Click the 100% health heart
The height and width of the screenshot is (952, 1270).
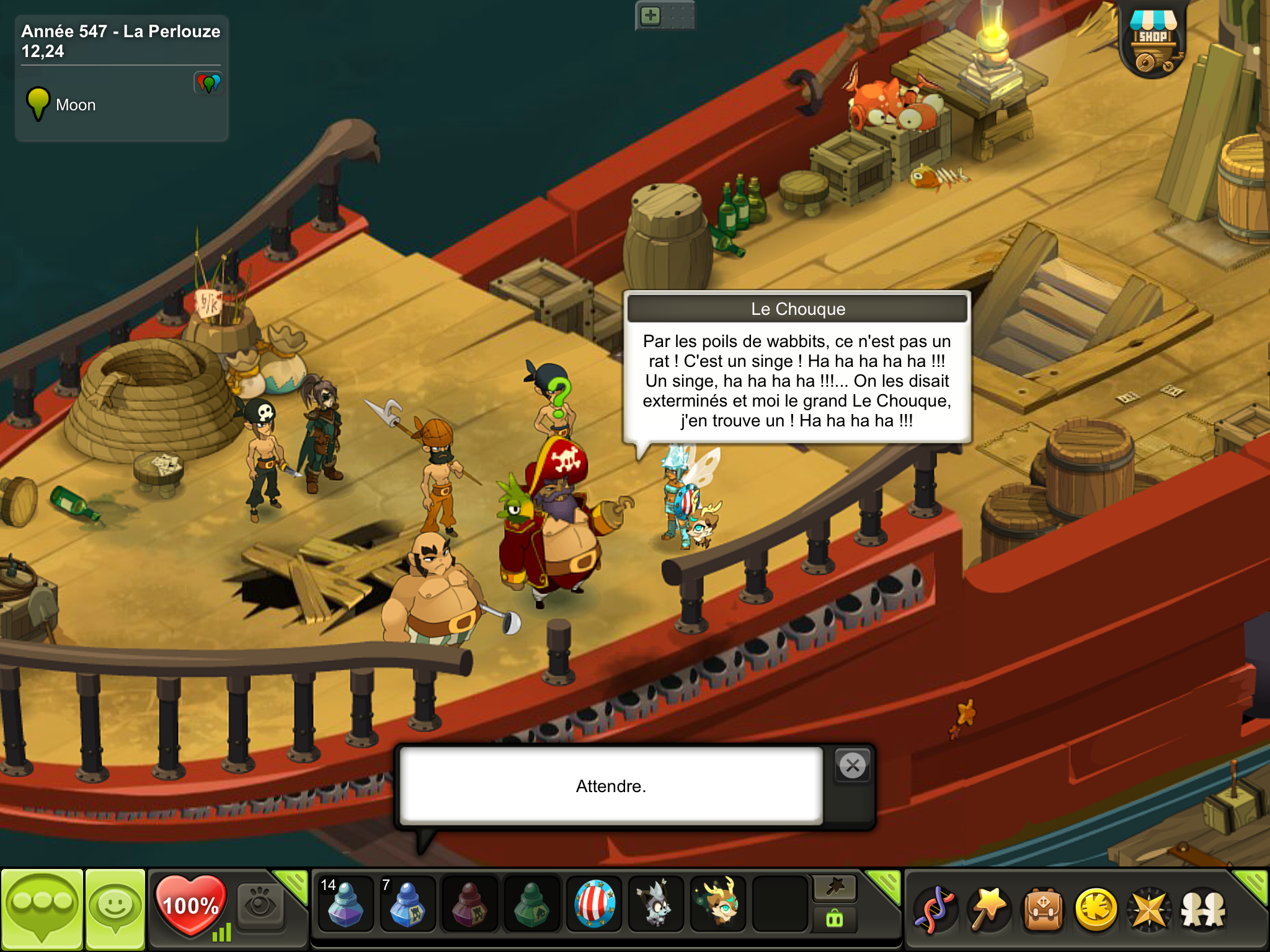click(x=190, y=905)
